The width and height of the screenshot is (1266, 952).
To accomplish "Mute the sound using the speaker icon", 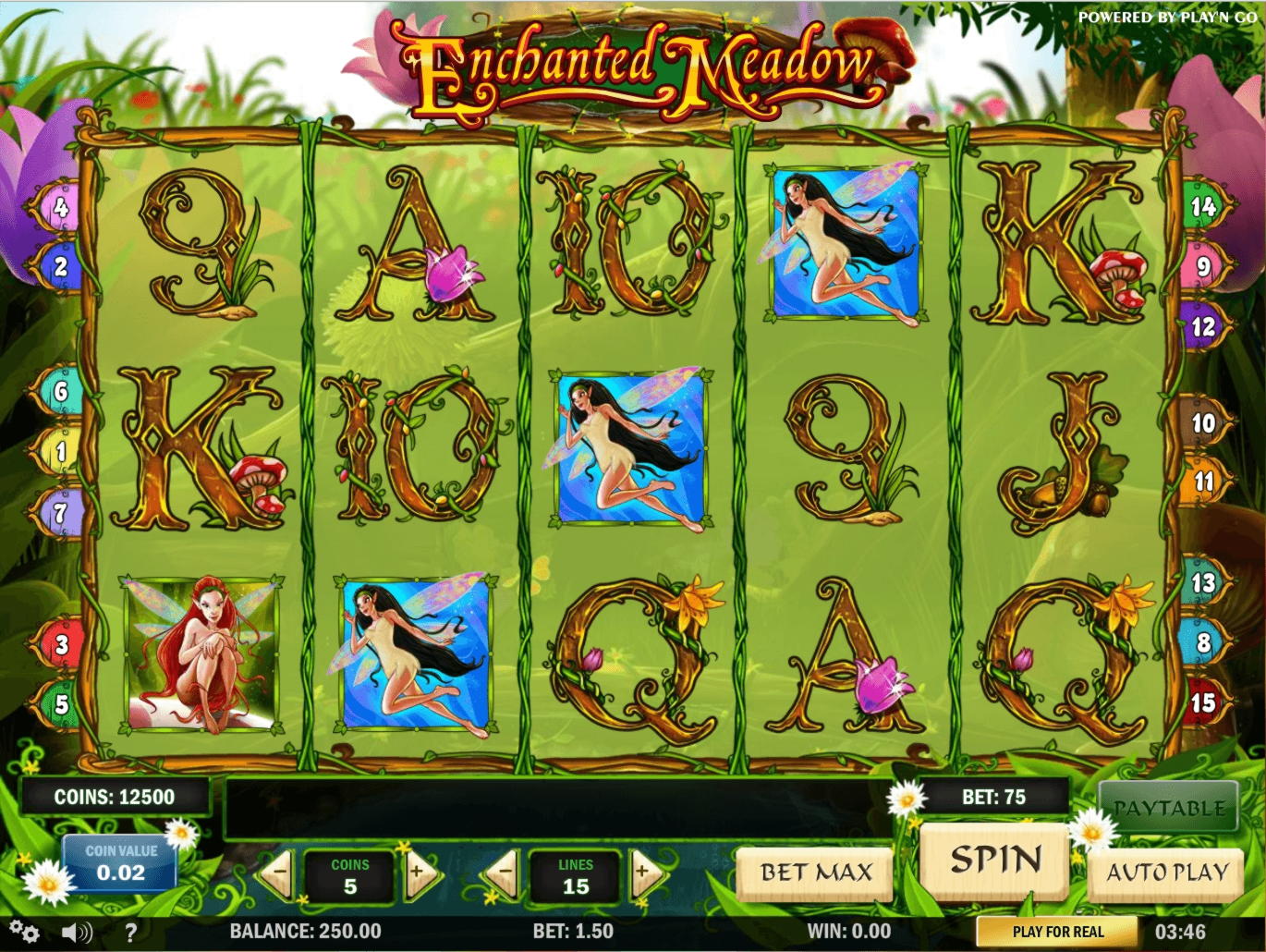I will [78, 933].
